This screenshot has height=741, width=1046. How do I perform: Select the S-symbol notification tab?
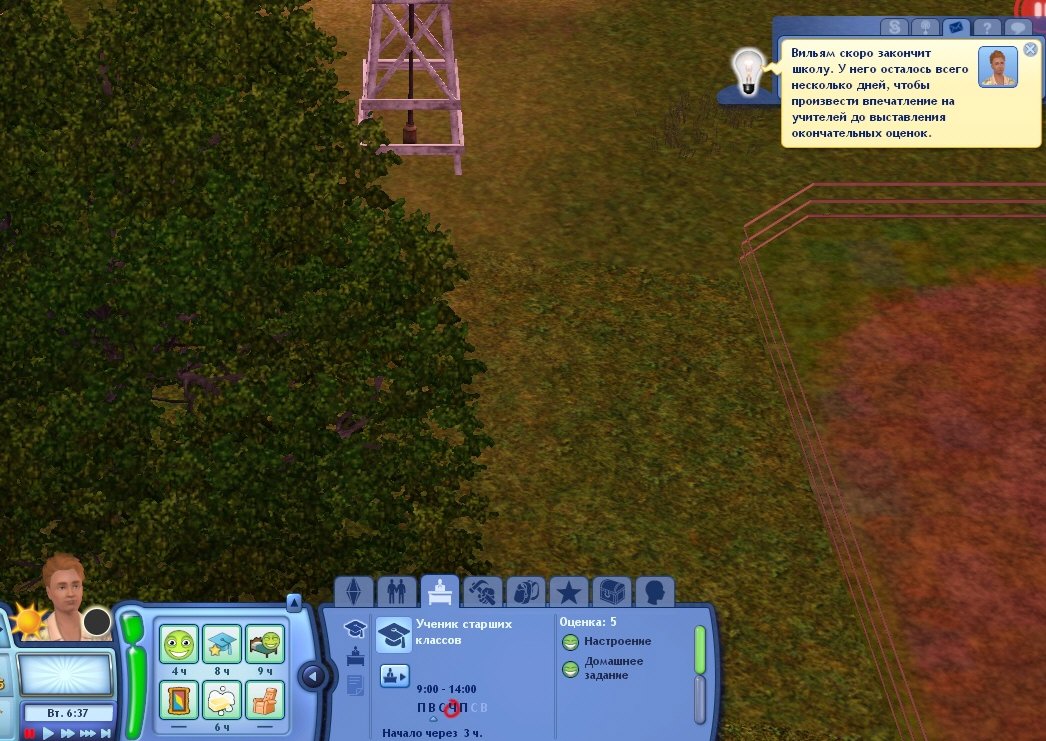tap(893, 28)
